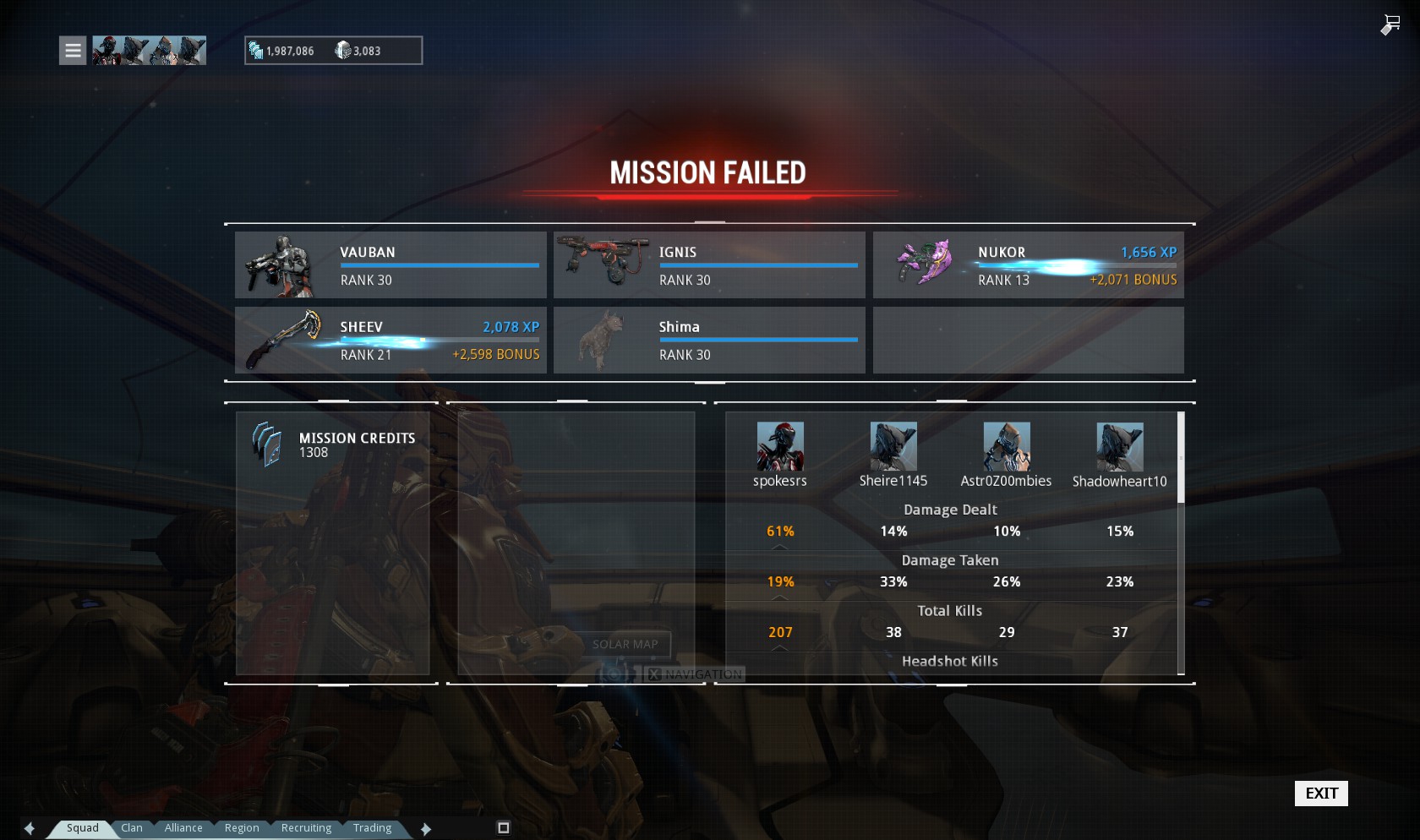View spokesrs player avatar
The width and height of the screenshot is (1420, 840).
point(780,447)
